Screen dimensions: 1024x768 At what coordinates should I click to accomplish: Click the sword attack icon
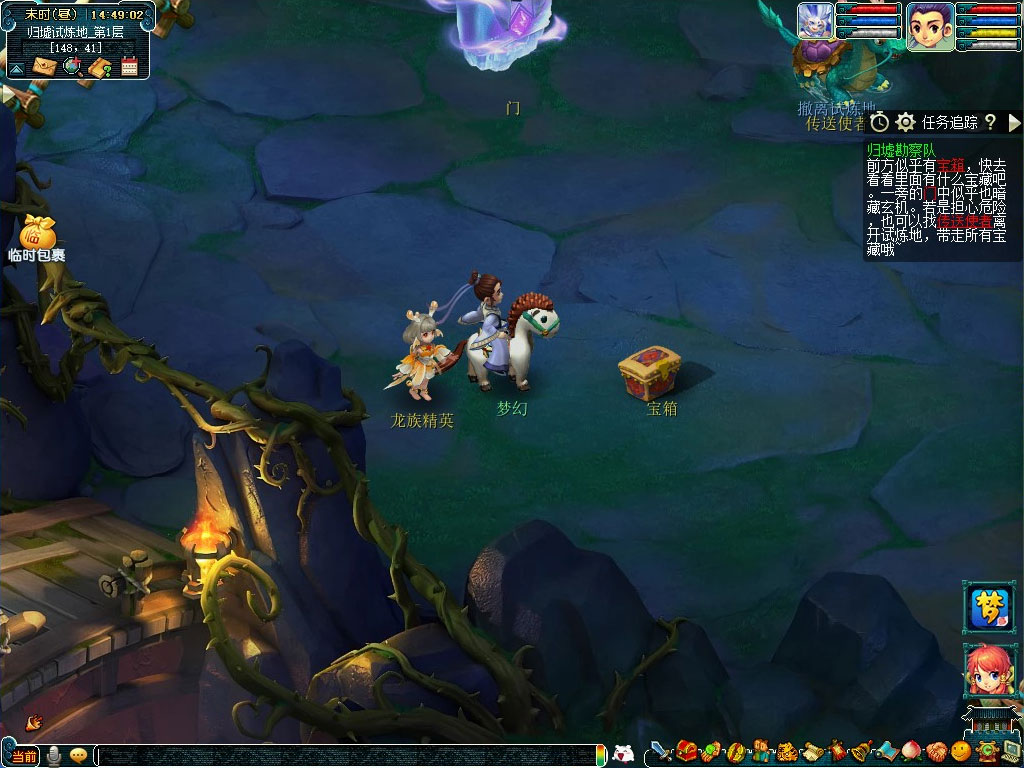[x=661, y=752]
